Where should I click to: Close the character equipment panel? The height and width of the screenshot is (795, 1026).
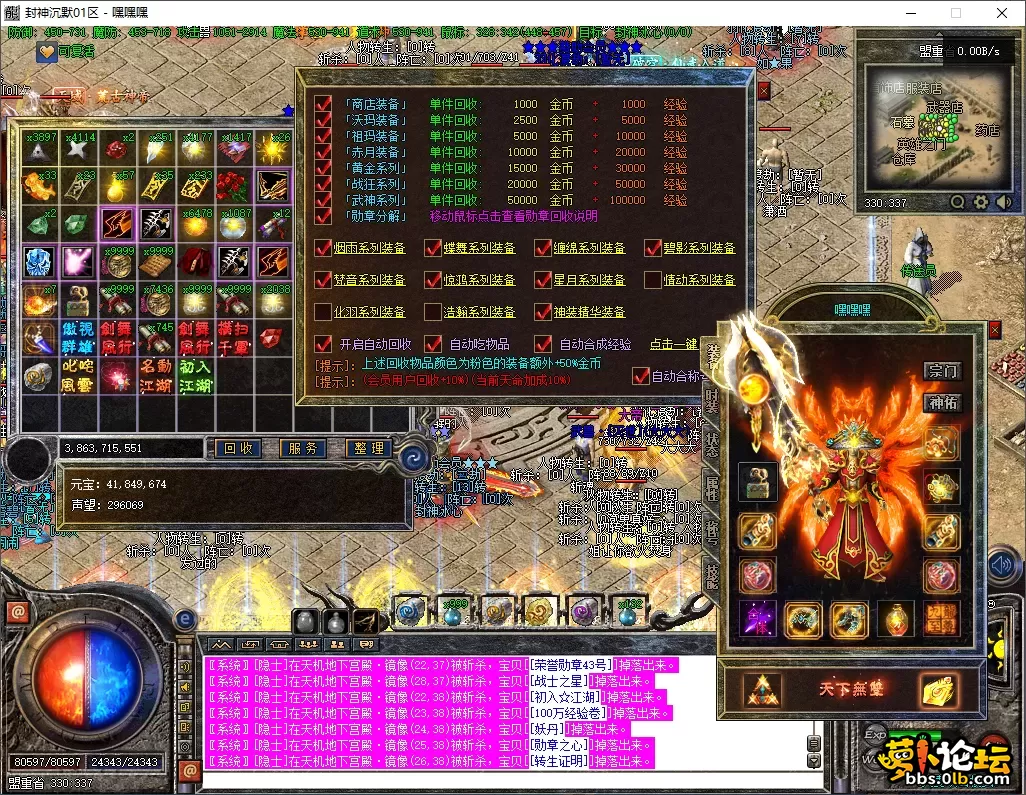click(x=994, y=329)
